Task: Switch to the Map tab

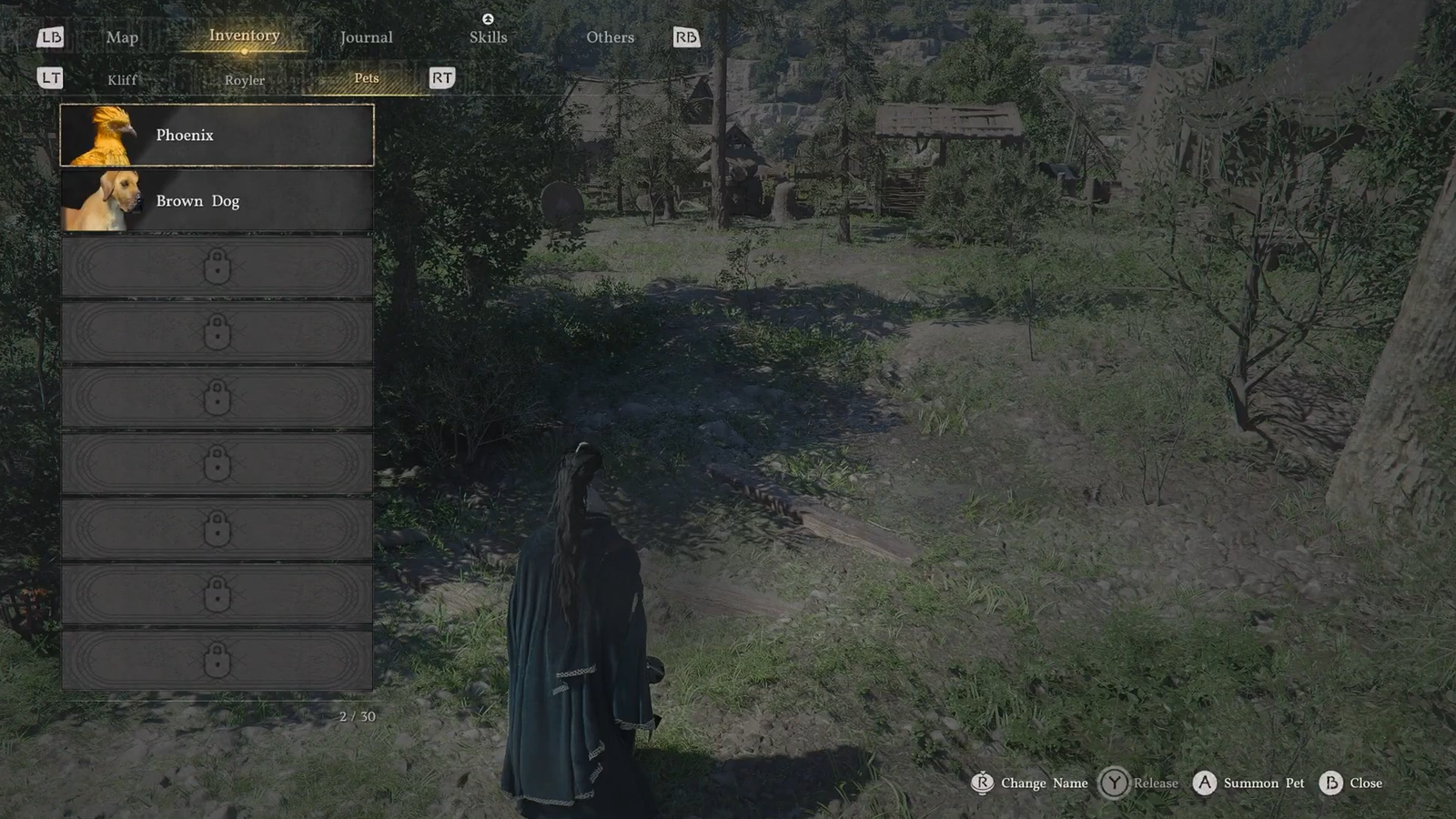Action: [x=123, y=37]
